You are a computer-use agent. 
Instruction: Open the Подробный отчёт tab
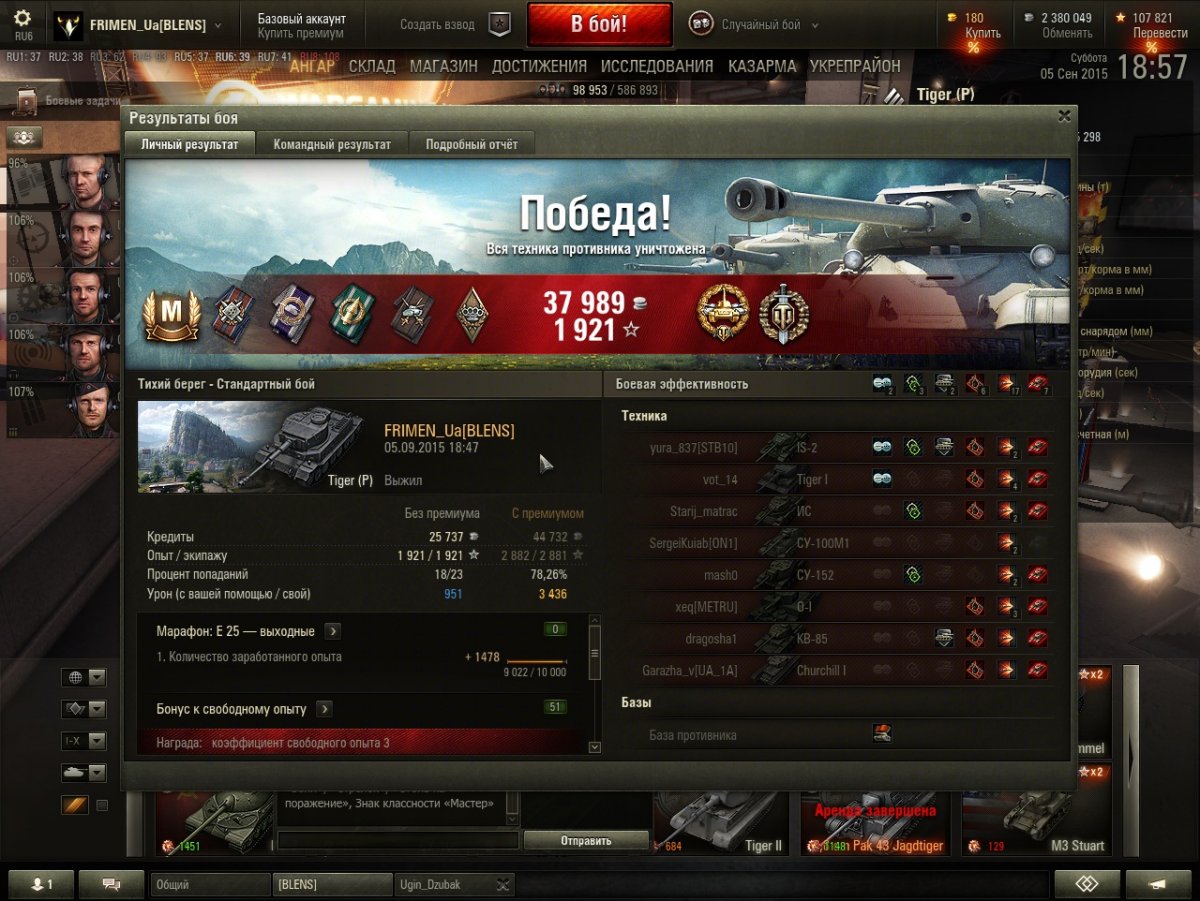click(472, 144)
